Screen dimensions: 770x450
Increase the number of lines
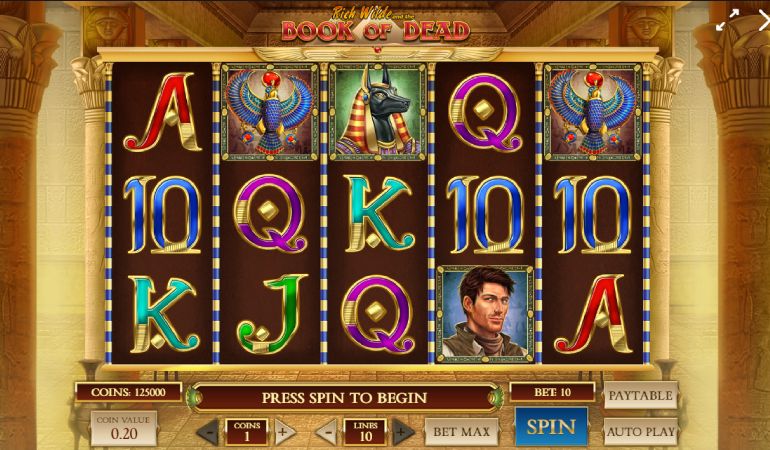[x=401, y=433]
